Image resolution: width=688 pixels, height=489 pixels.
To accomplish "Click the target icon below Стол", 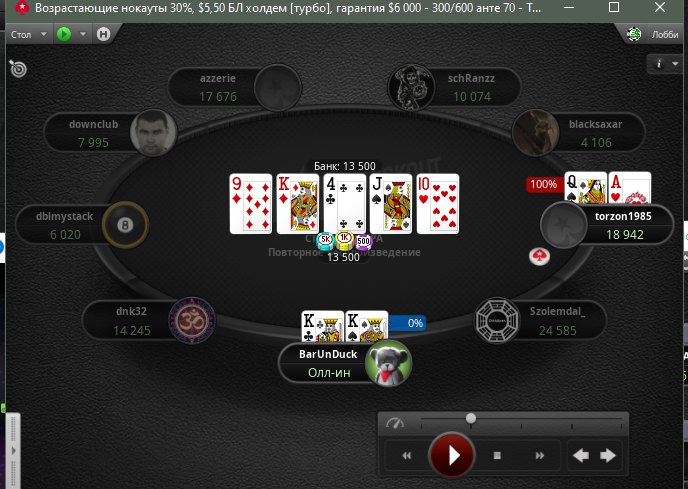I will (18, 69).
